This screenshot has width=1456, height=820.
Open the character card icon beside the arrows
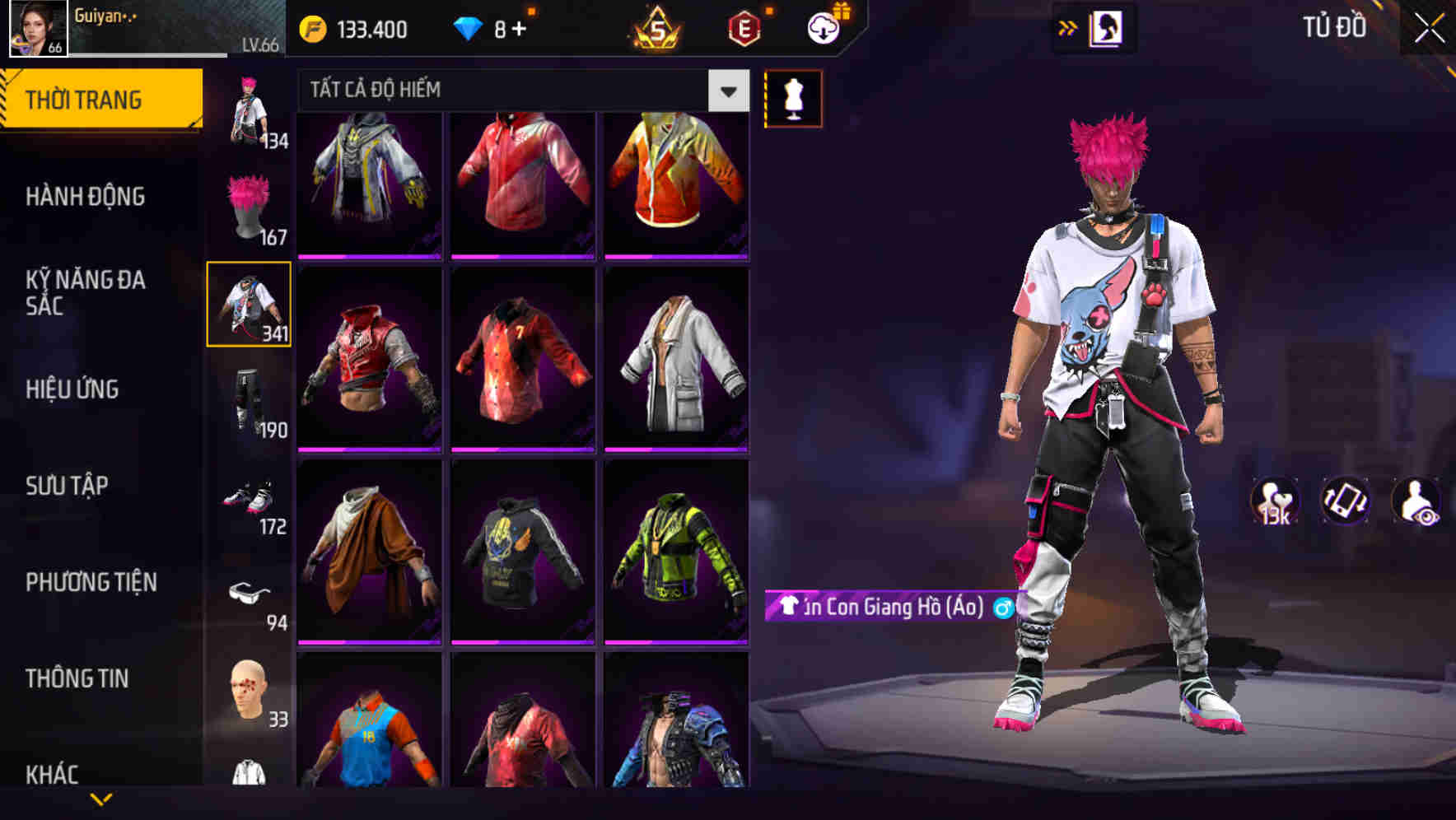pyautogui.click(x=1108, y=27)
